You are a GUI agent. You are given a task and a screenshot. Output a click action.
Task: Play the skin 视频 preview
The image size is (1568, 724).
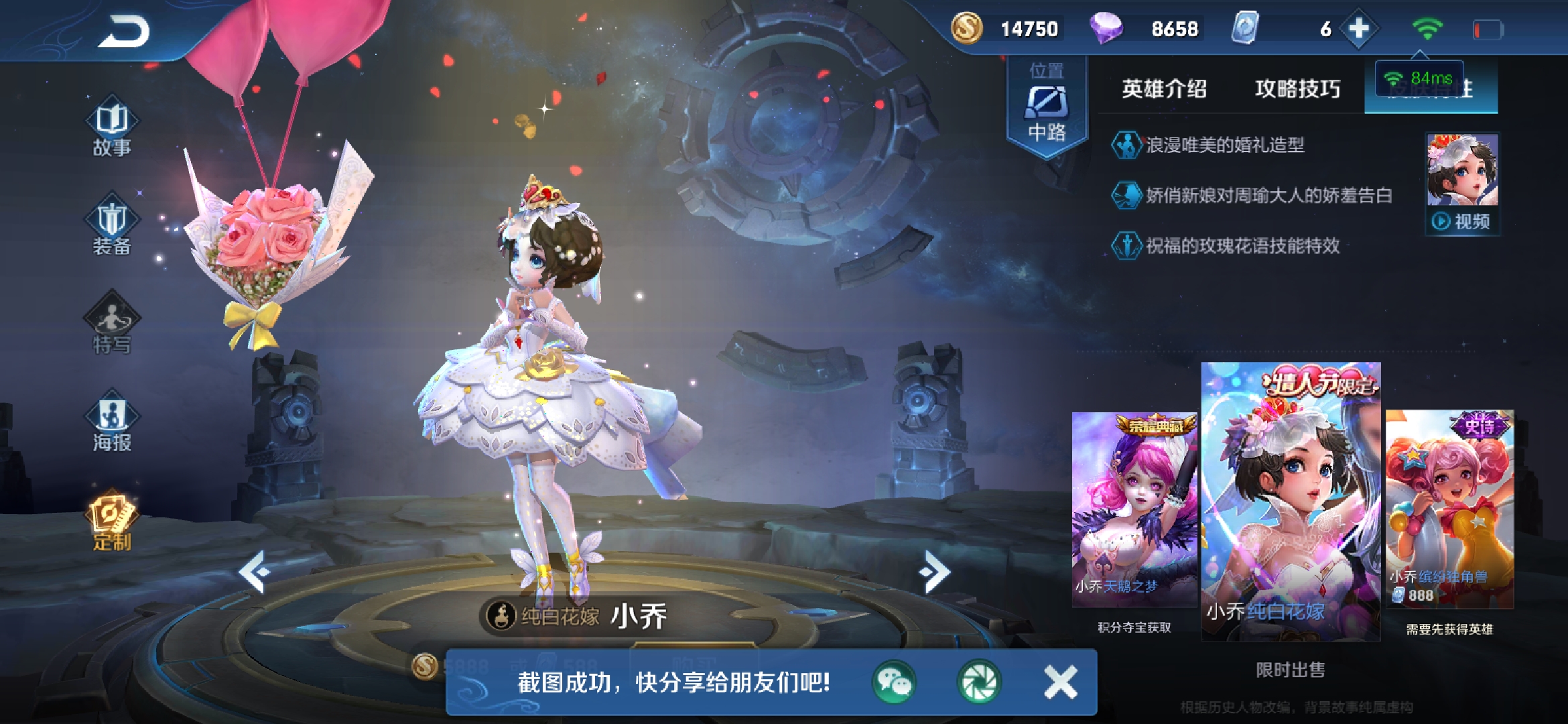point(1462,221)
